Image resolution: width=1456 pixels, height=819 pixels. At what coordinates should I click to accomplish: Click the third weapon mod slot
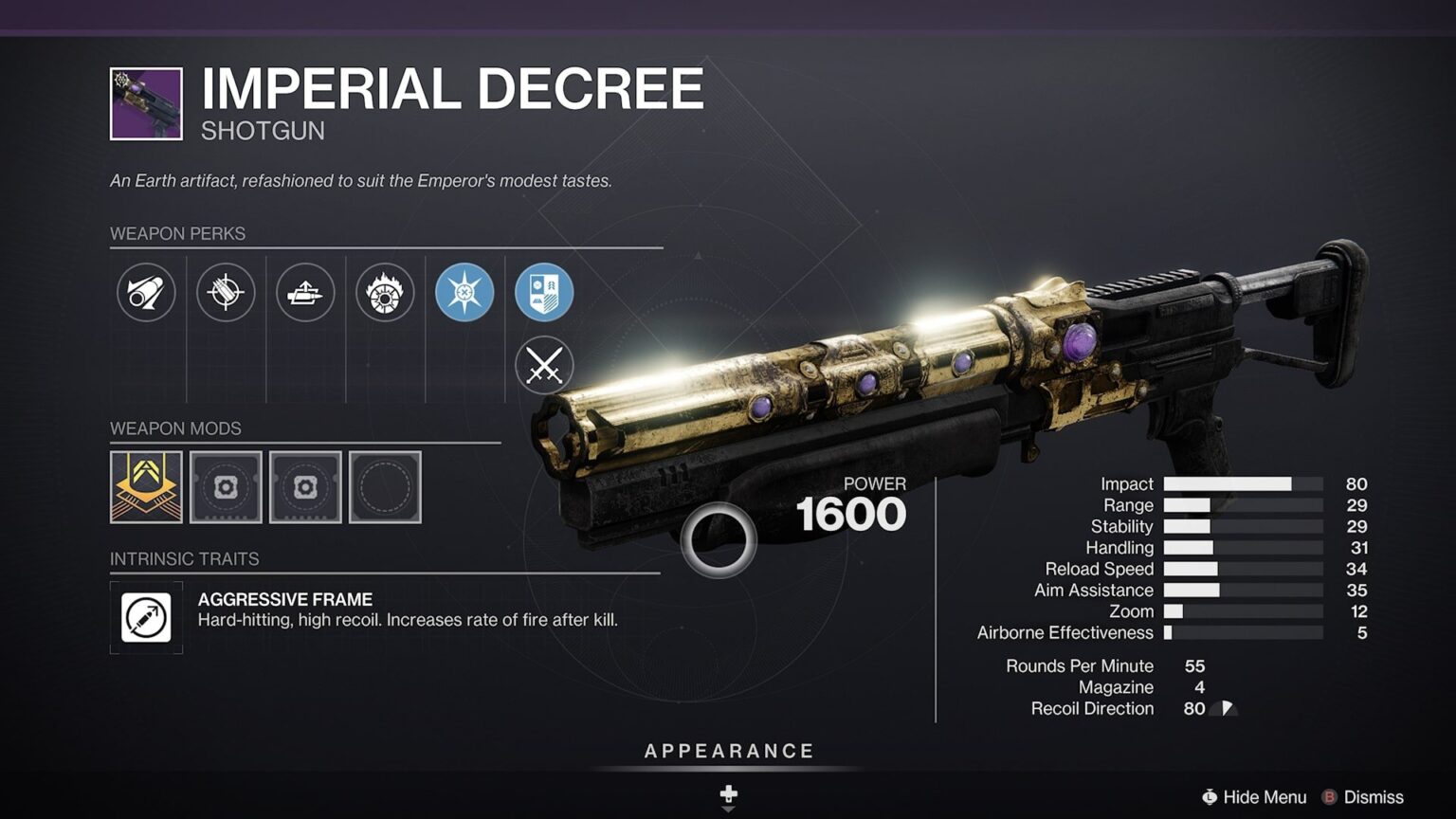point(305,487)
